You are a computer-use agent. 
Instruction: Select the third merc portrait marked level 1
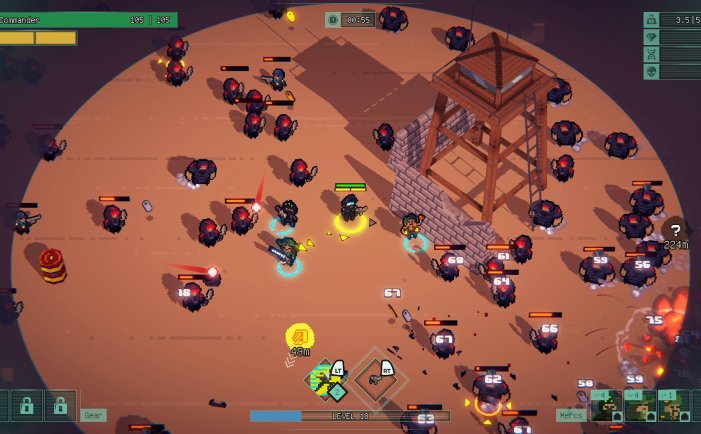pos(675,407)
